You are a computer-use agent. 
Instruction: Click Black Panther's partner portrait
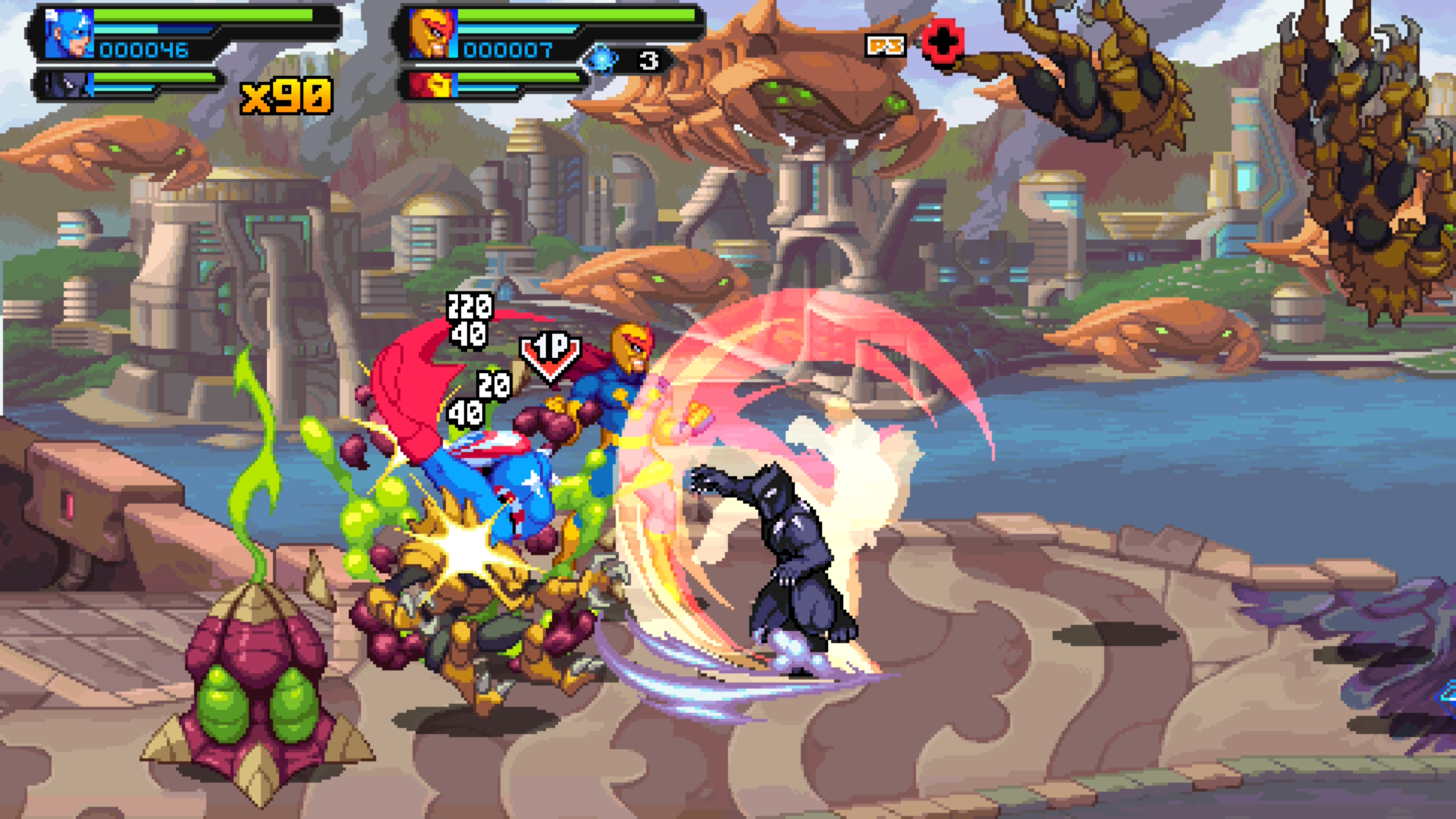(67, 85)
